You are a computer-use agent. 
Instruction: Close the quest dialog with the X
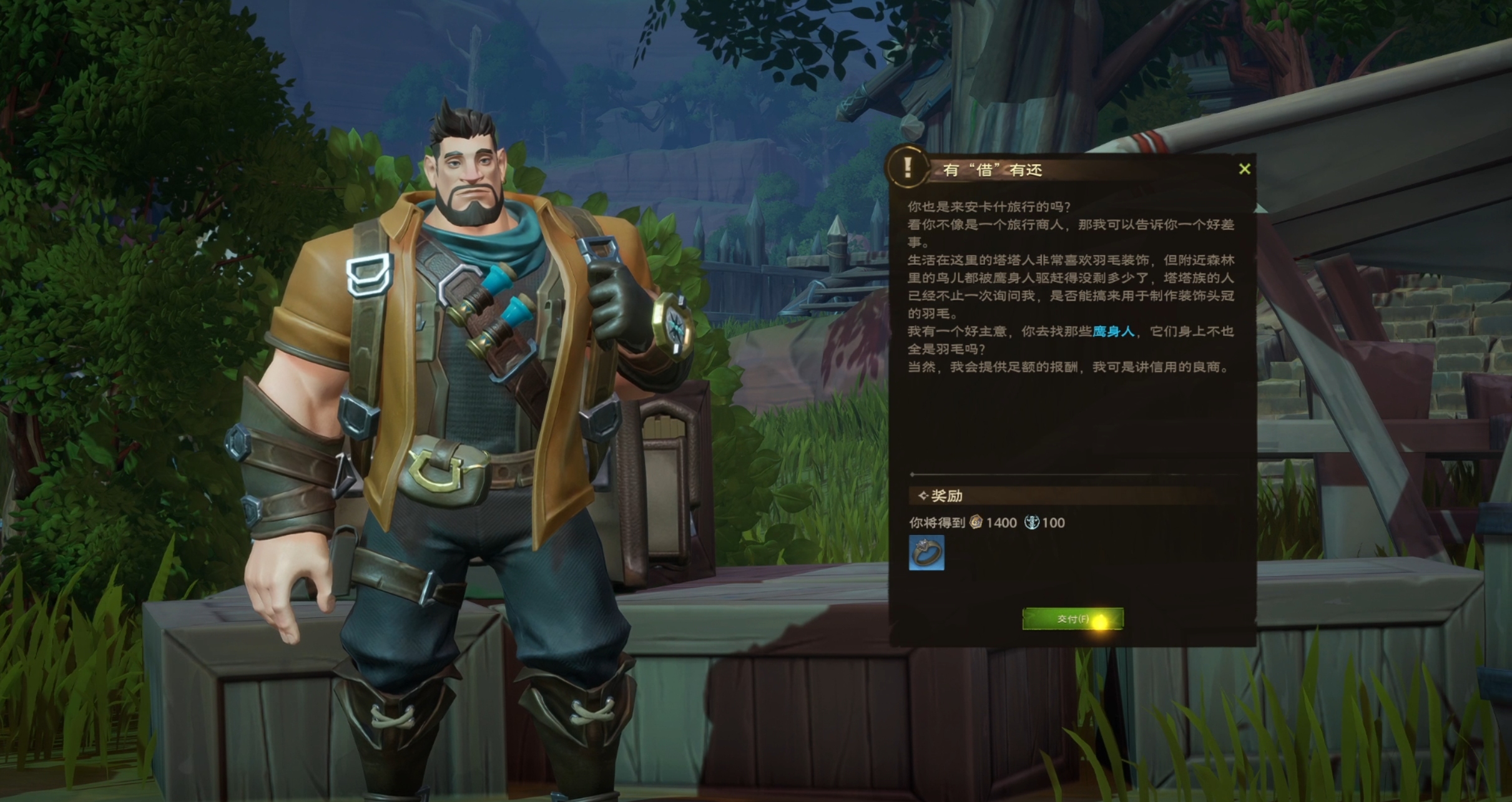pyautogui.click(x=1244, y=169)
